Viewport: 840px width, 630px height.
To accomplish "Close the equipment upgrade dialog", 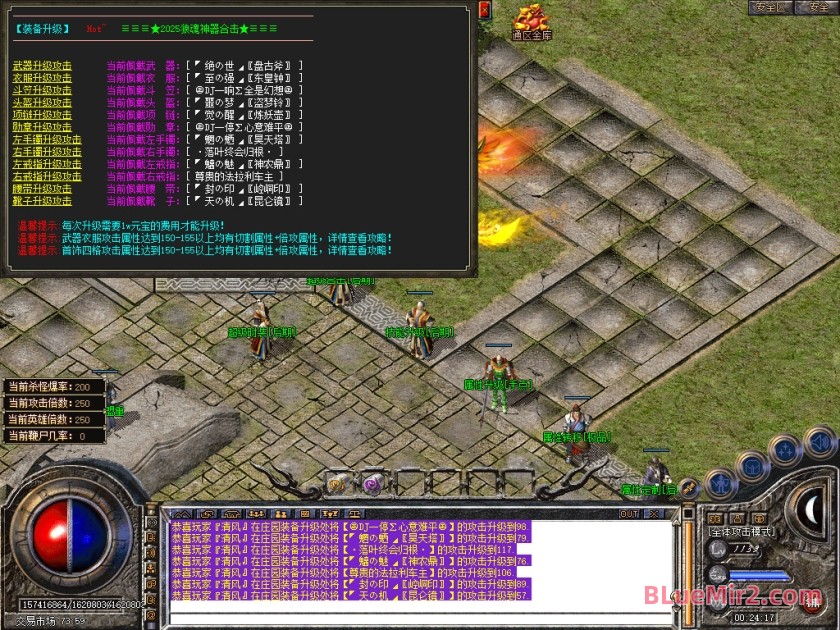I will click(485, 11).
